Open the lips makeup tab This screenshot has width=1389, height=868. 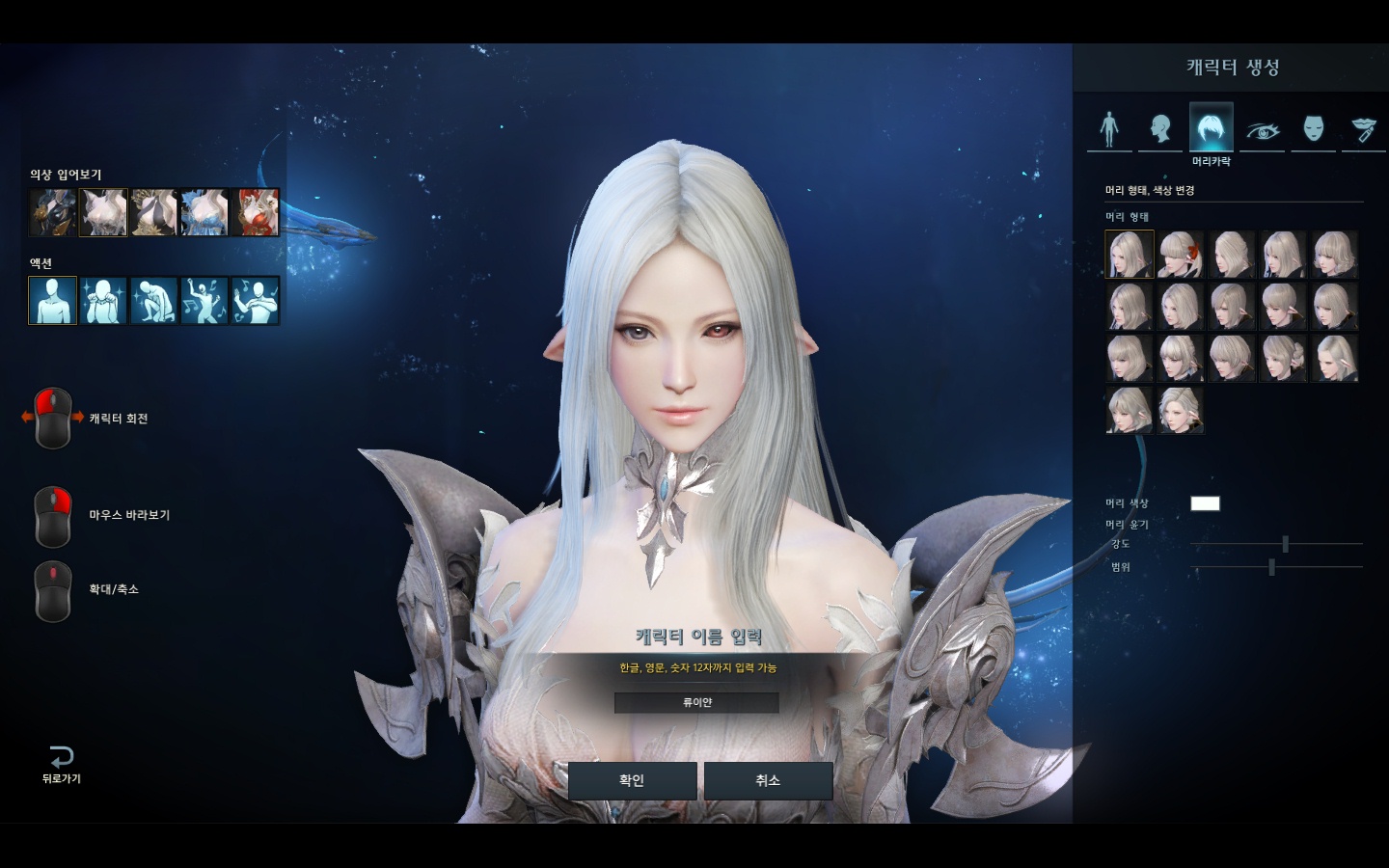[1363, 128]
